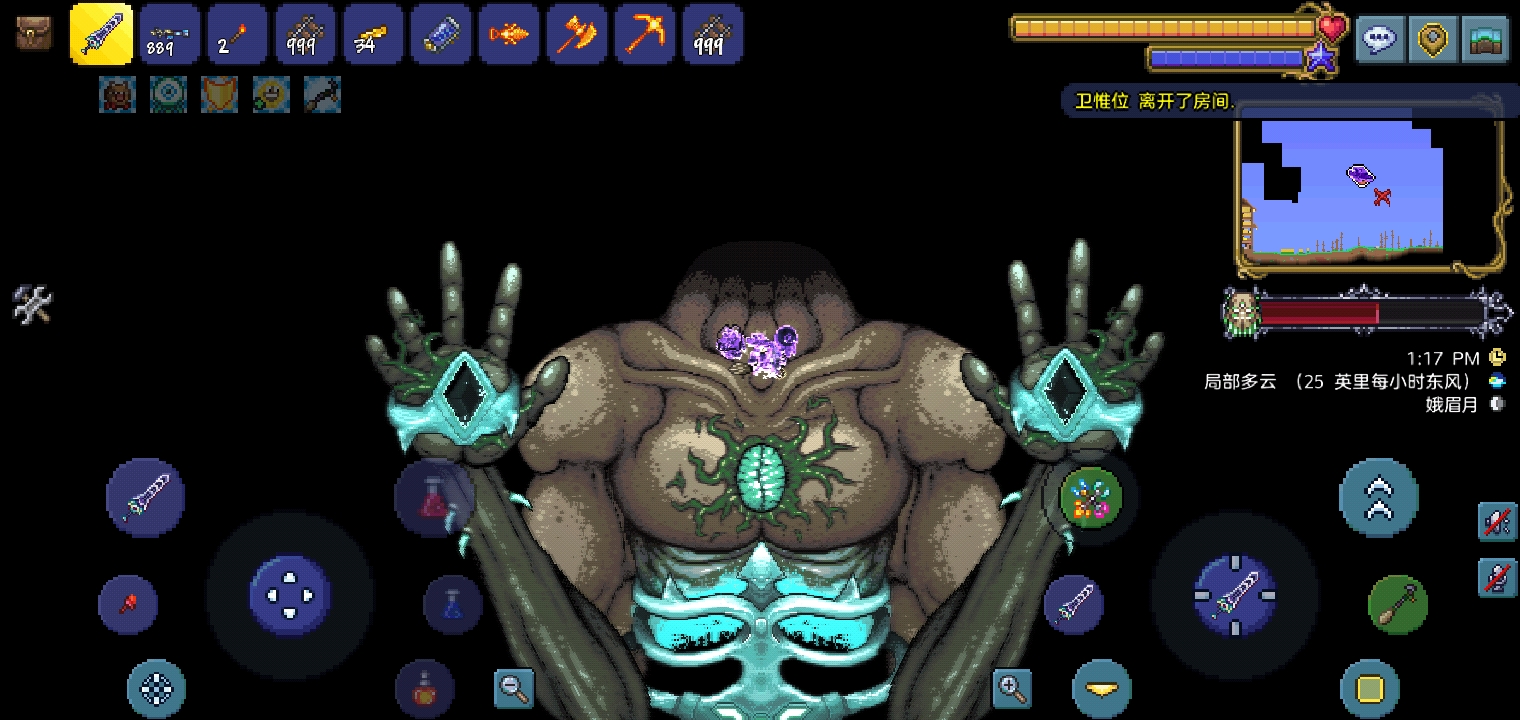Tap the double-arrow jump button
The image size is (1520, 720).
click(x=1378, y=497)
